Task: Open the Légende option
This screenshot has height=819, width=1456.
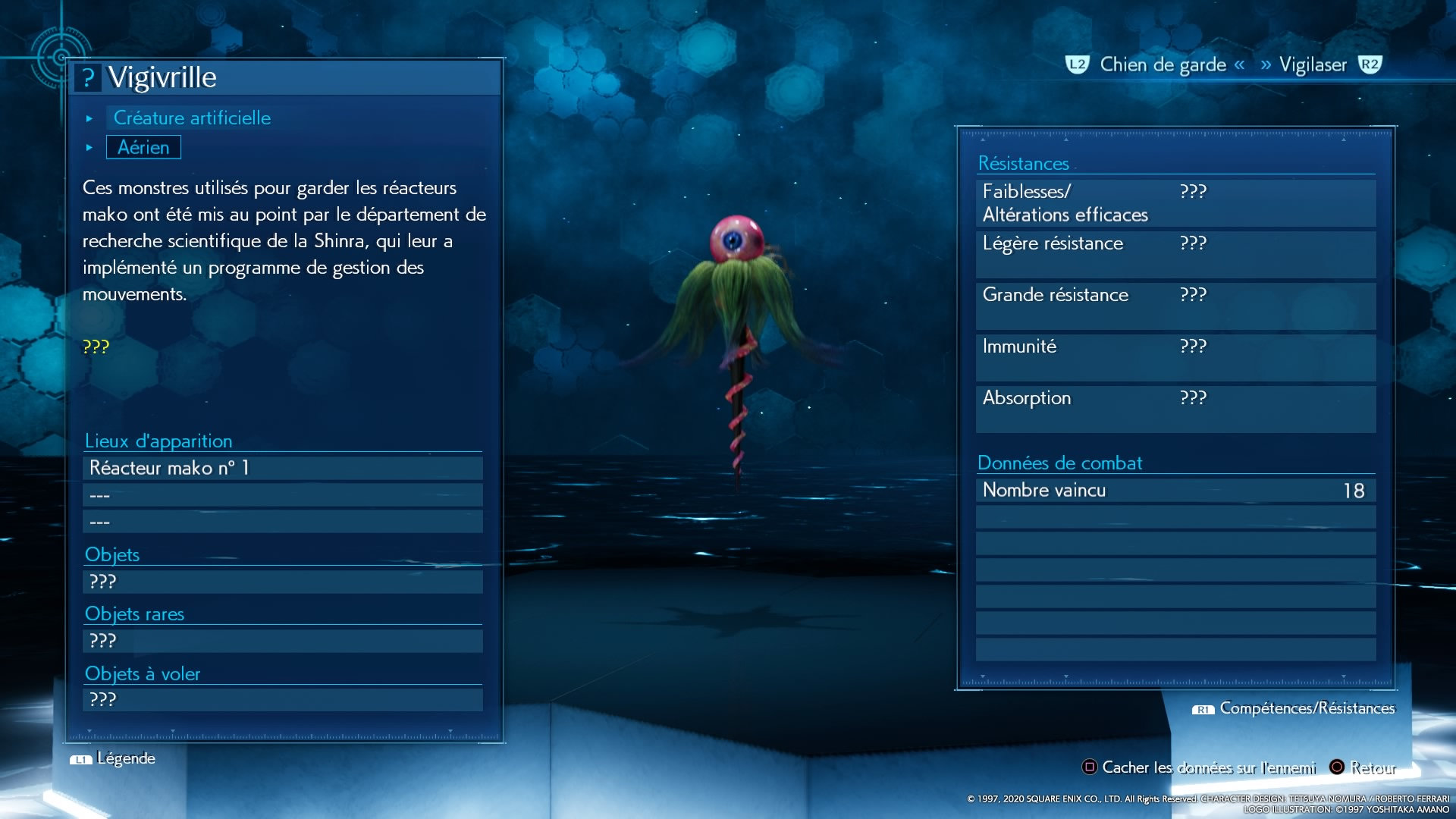Action: coord(114,758)
